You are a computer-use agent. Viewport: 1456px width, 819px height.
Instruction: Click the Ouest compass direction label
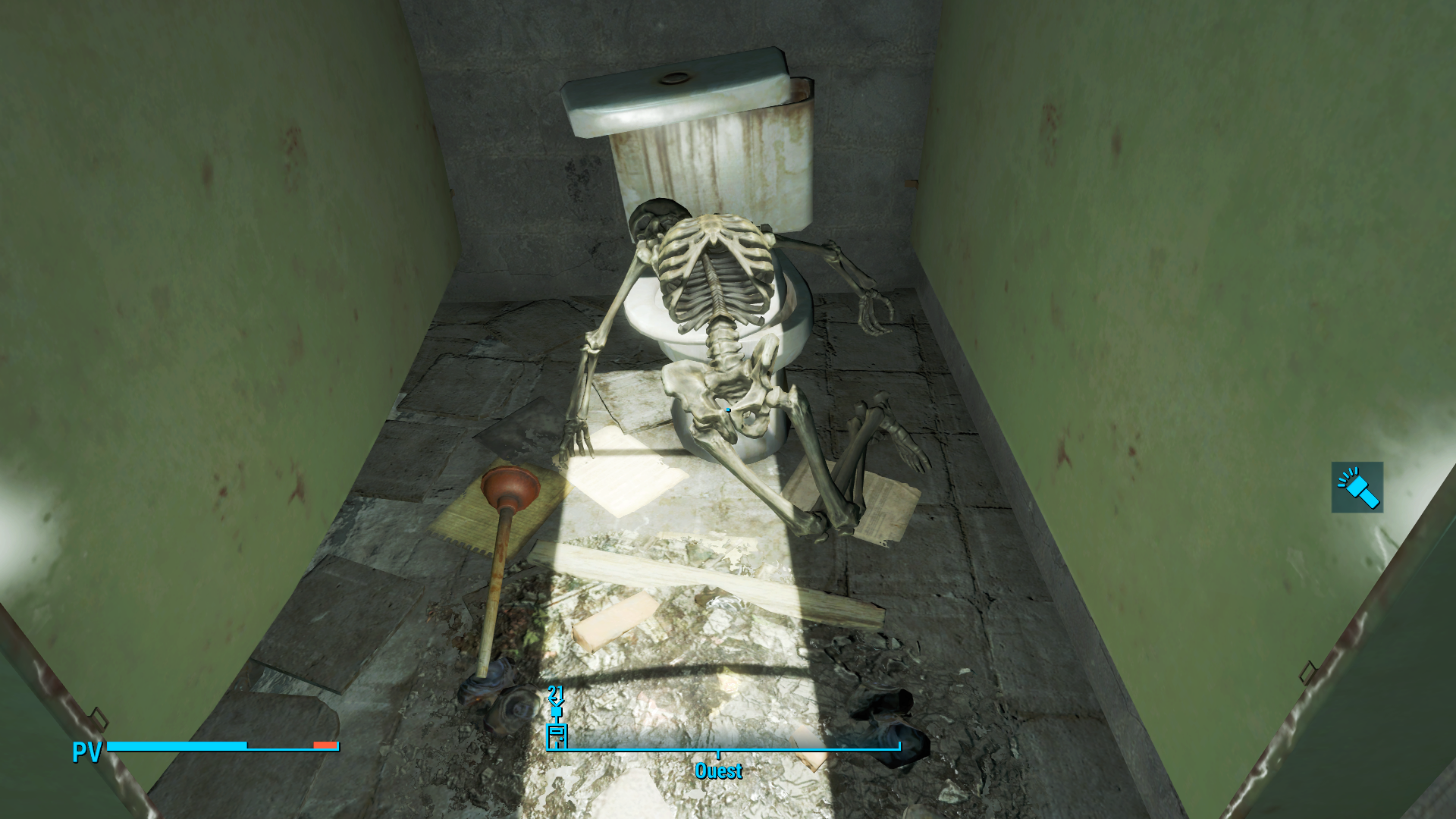[718, 771]
